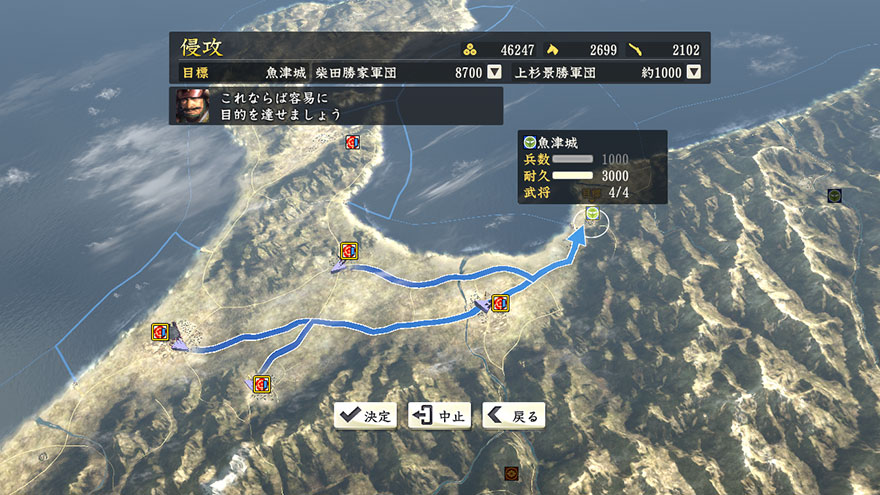Image resolution: width=880 pixels, height=495 pixels.
Task: Expand the 上杉景勝軍団 dropdown arrow
Action: pos(692,72)
